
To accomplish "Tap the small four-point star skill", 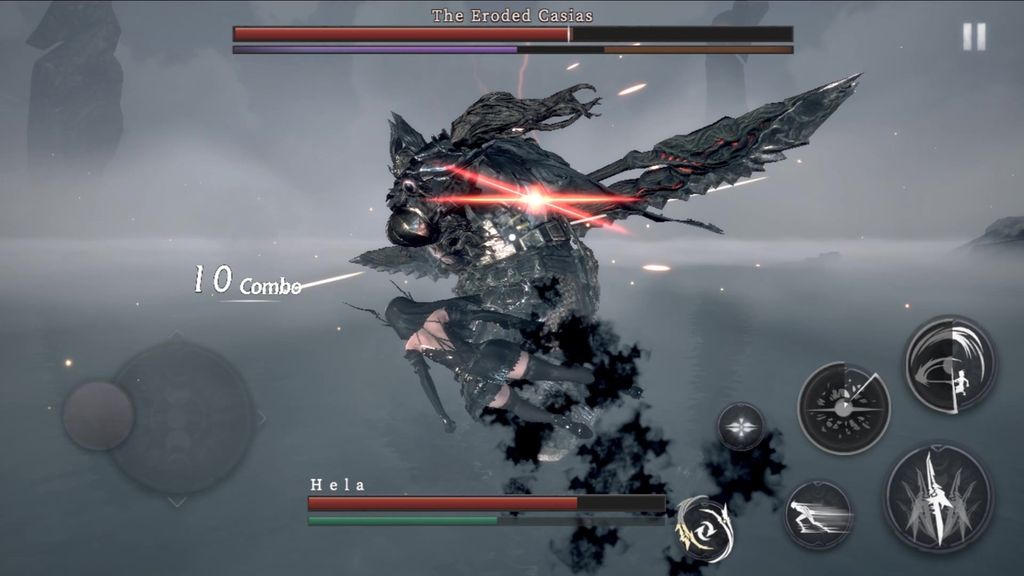I will click(741, 426).
